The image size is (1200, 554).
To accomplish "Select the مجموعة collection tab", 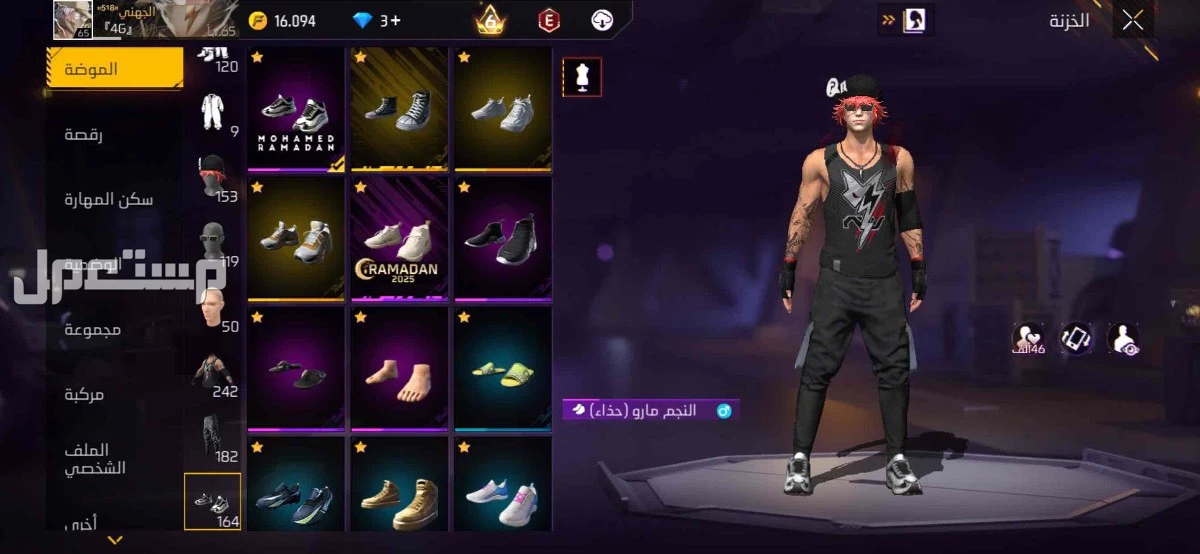I will click(93, 329).
